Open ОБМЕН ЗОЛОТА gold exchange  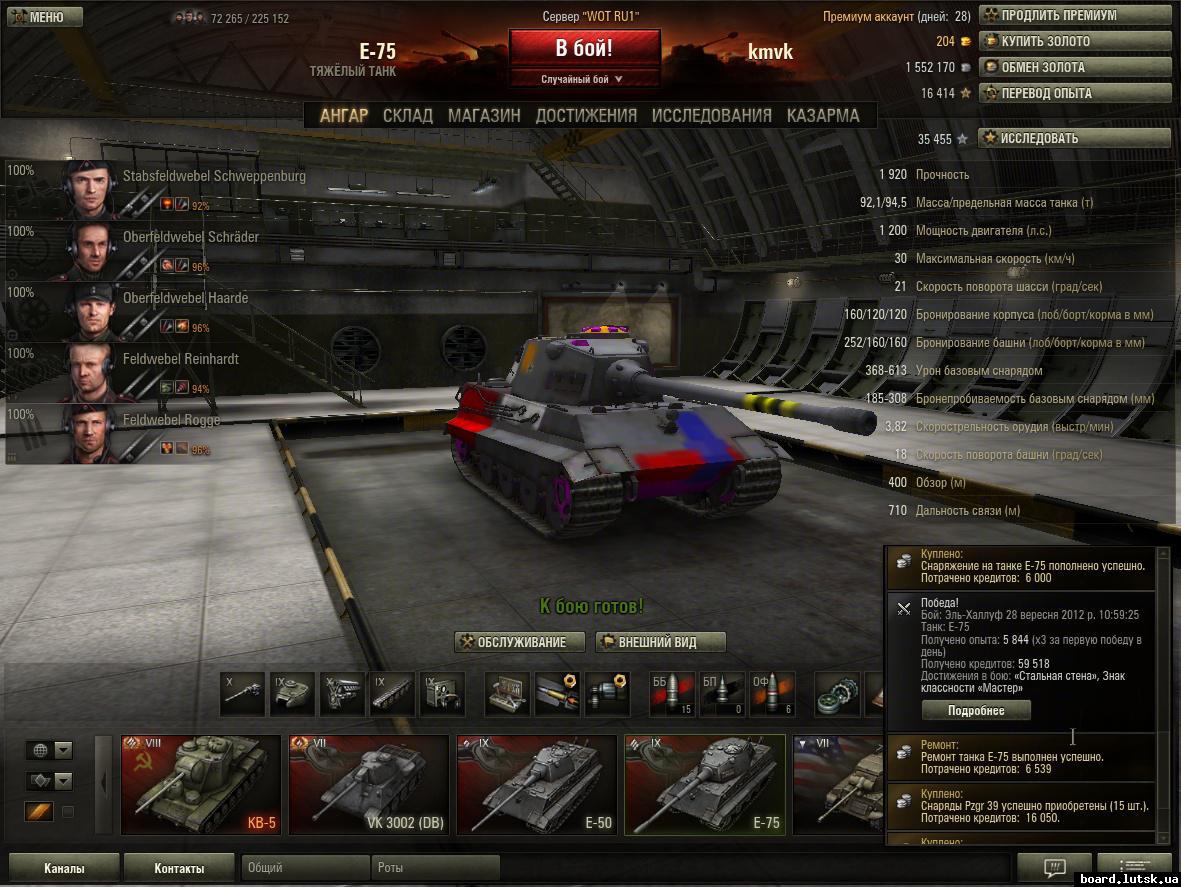(1074, 67)
